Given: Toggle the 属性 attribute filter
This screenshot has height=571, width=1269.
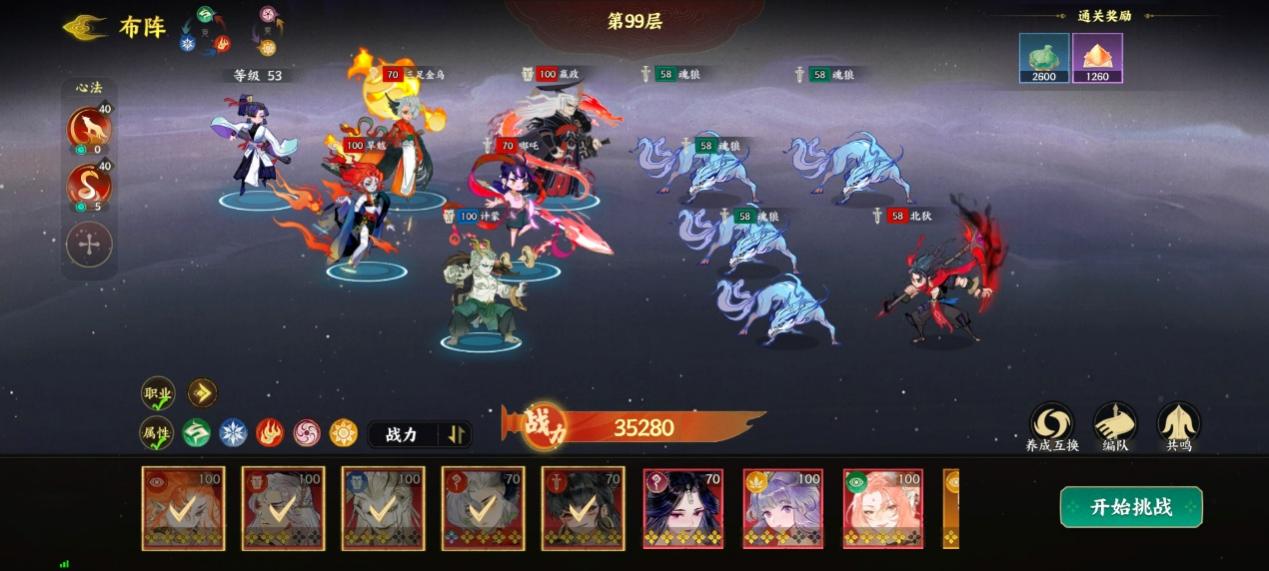Looking at the screenshot, I should (x=156, y=433).
